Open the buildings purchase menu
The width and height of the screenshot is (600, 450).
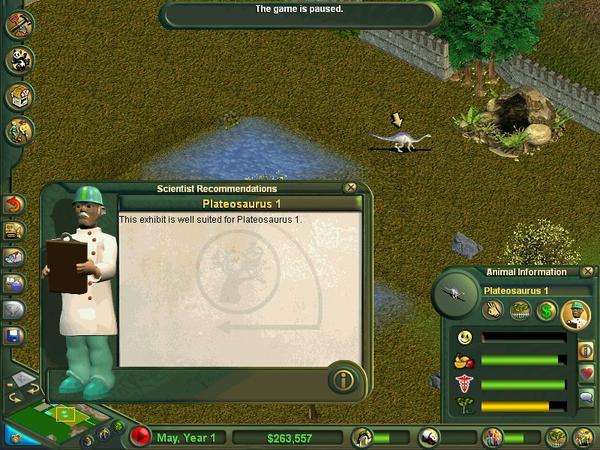click(19, 96)
